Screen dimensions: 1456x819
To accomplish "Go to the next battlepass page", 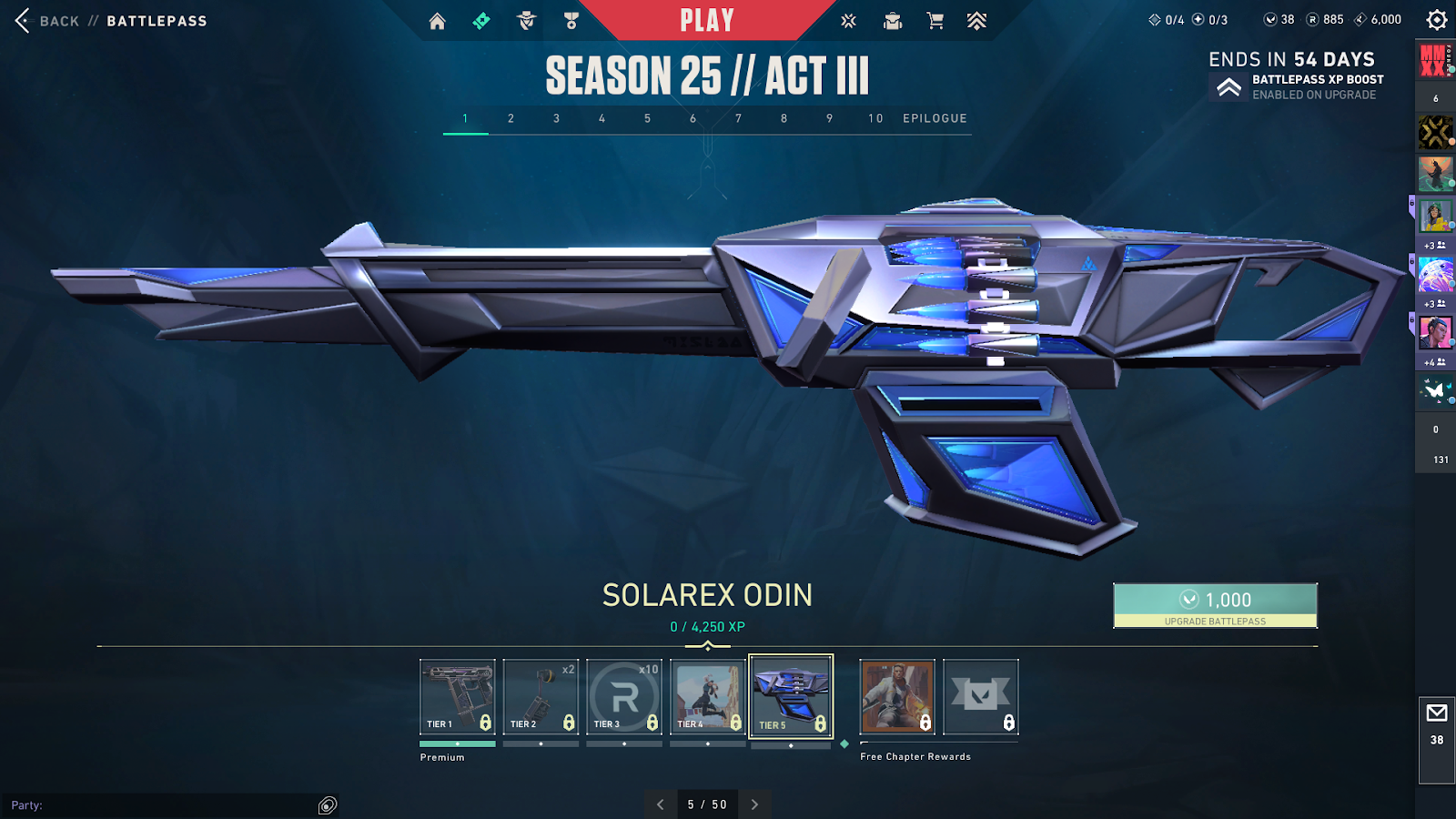I will click(754, 804).
